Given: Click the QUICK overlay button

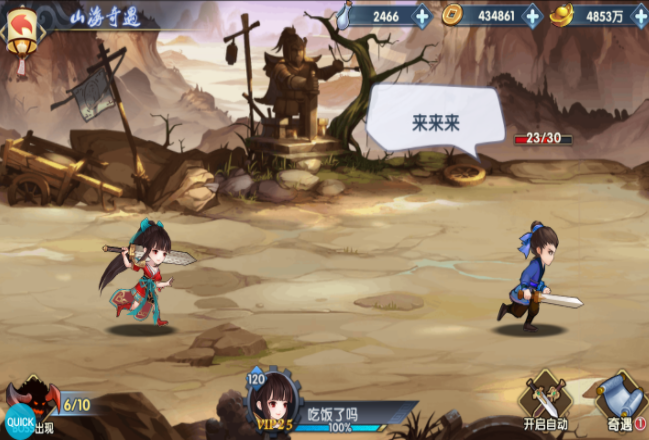Looking at the screenshot, I should coord(20,421).
